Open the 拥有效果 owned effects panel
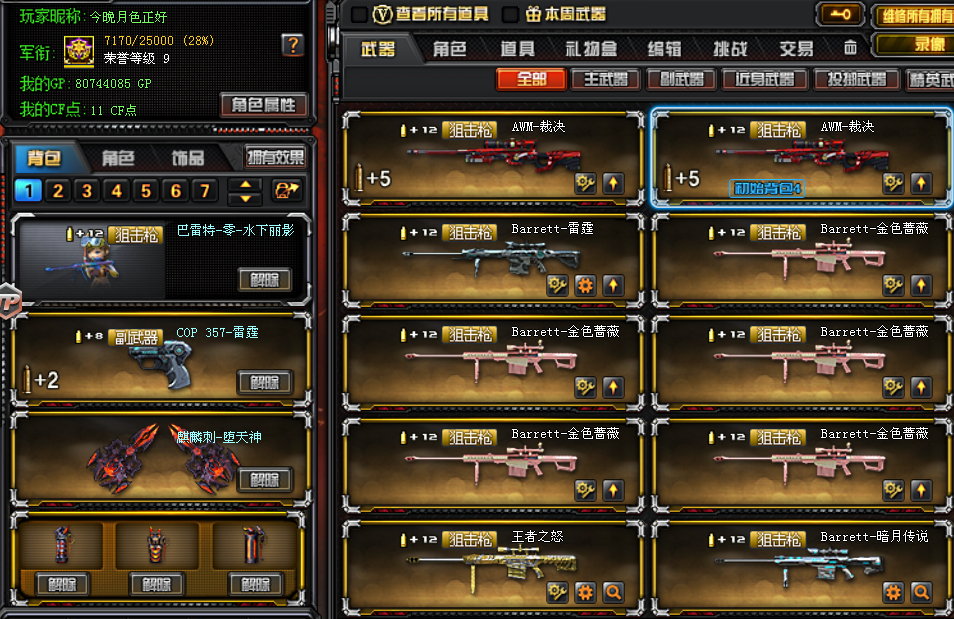Screen dimensions: 954x619 pyautogui.click(x=276, y=157)
